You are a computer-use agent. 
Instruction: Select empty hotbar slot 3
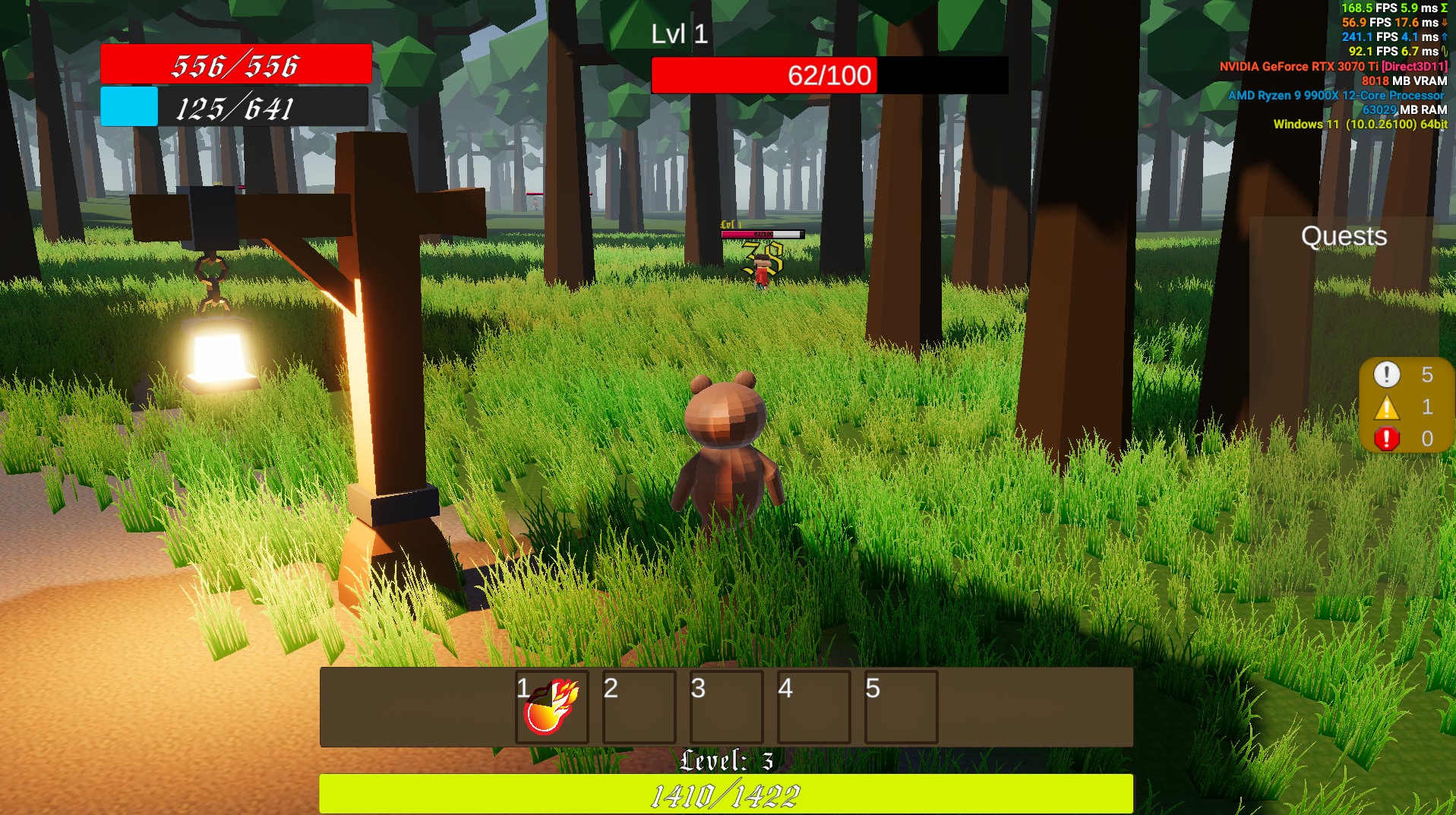(726, 707)
